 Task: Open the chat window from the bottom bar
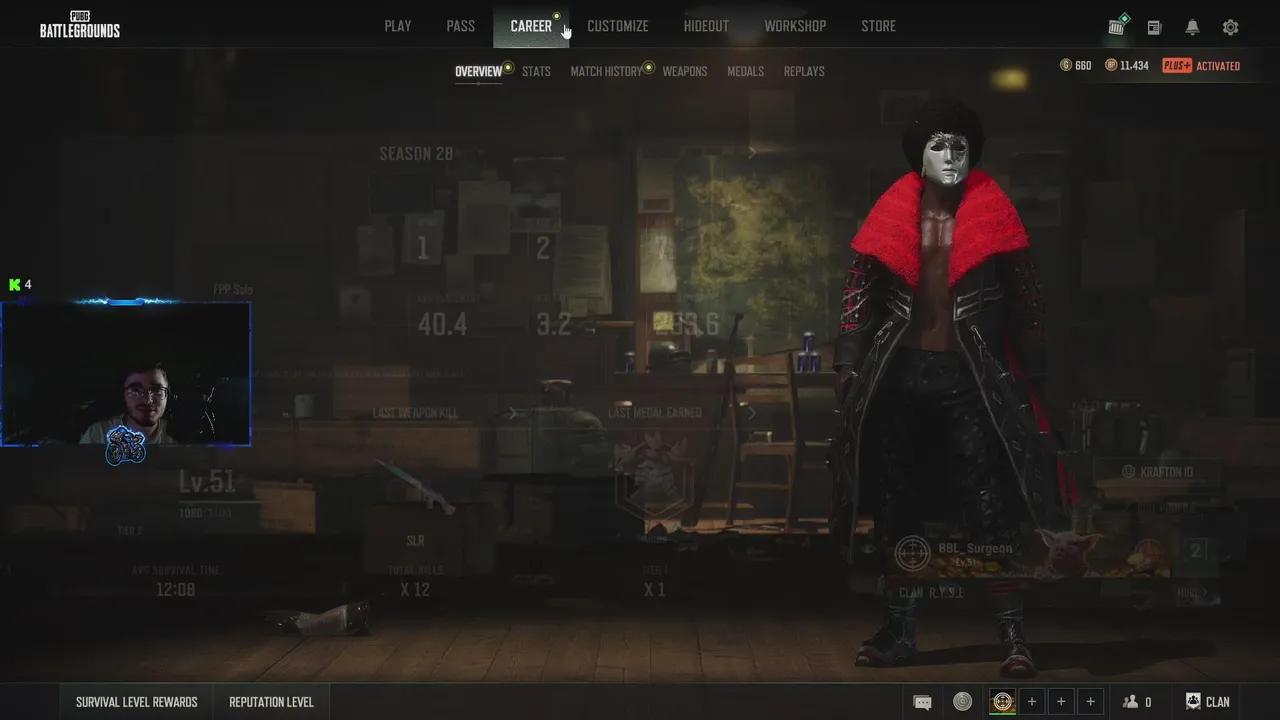(922, 701)
